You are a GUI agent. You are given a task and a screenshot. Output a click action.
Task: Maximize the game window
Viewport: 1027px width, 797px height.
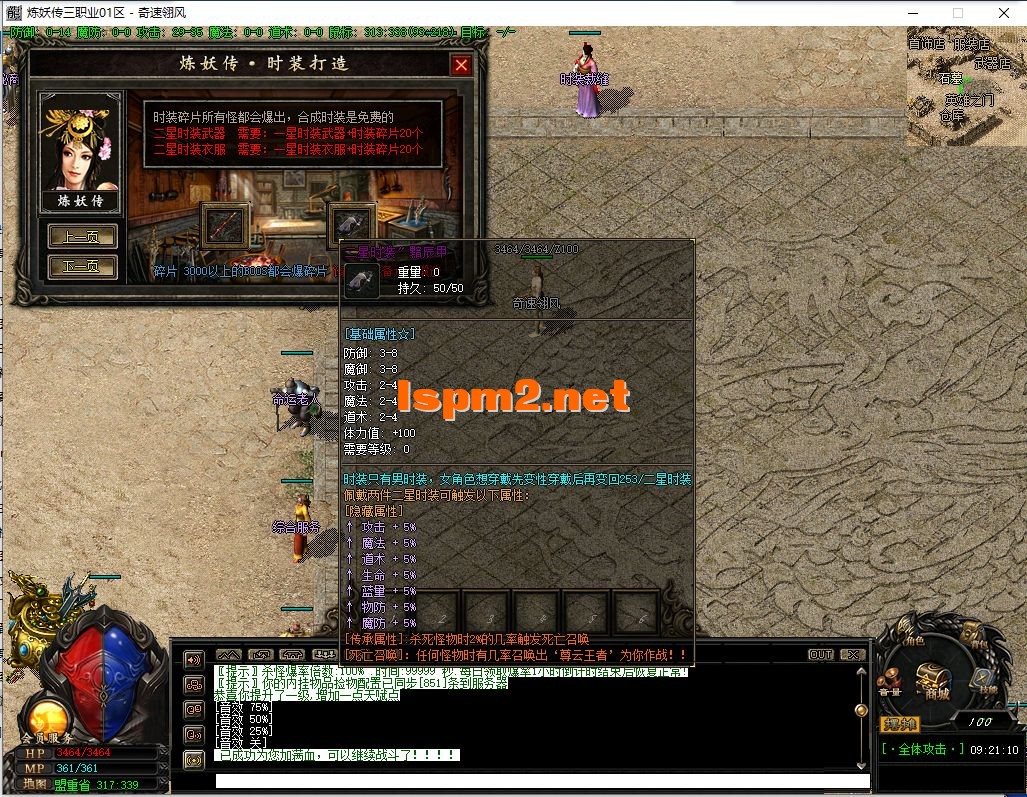[x=957, y=13]
